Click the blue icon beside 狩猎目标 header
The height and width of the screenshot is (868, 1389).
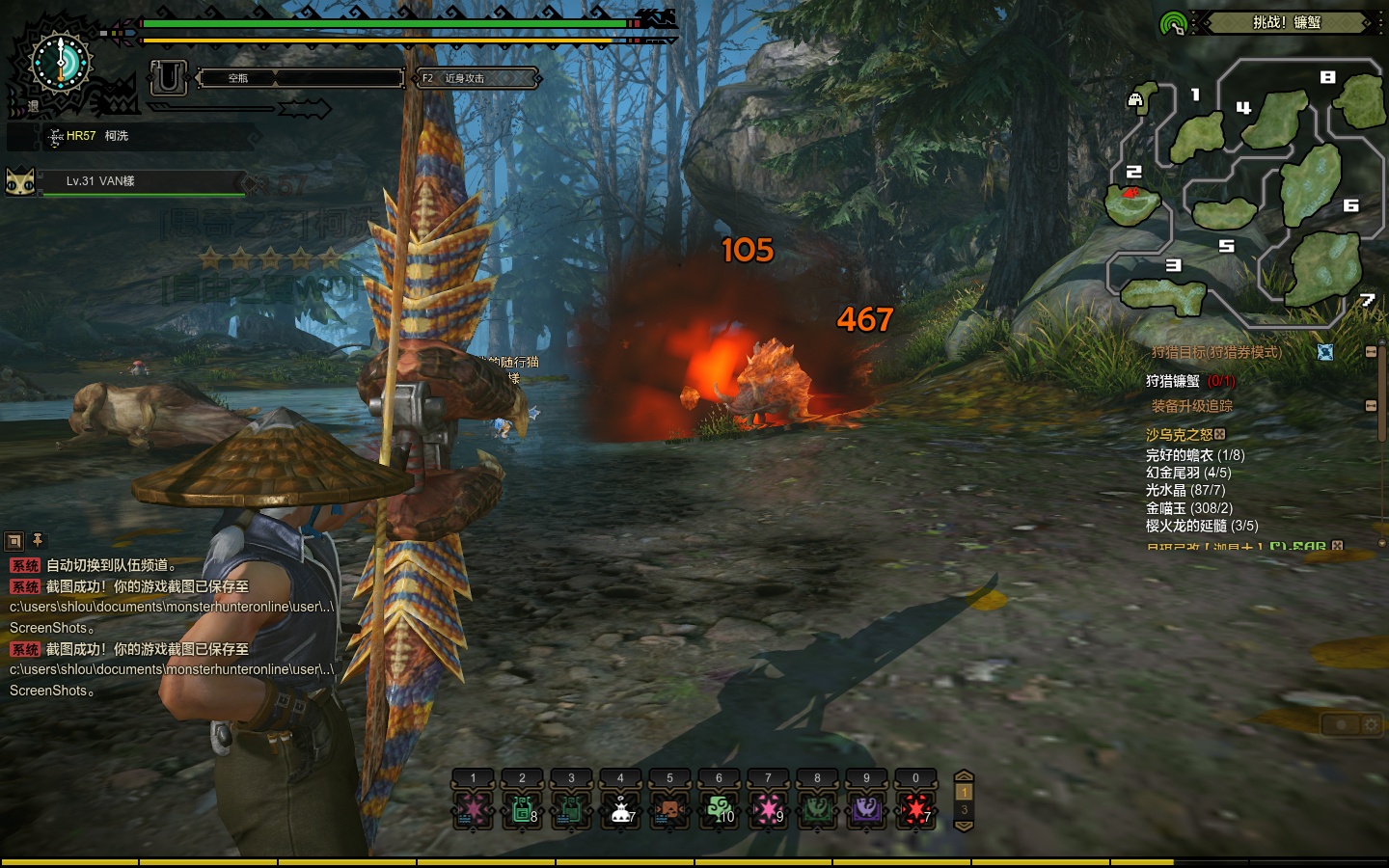(1325, 352)
